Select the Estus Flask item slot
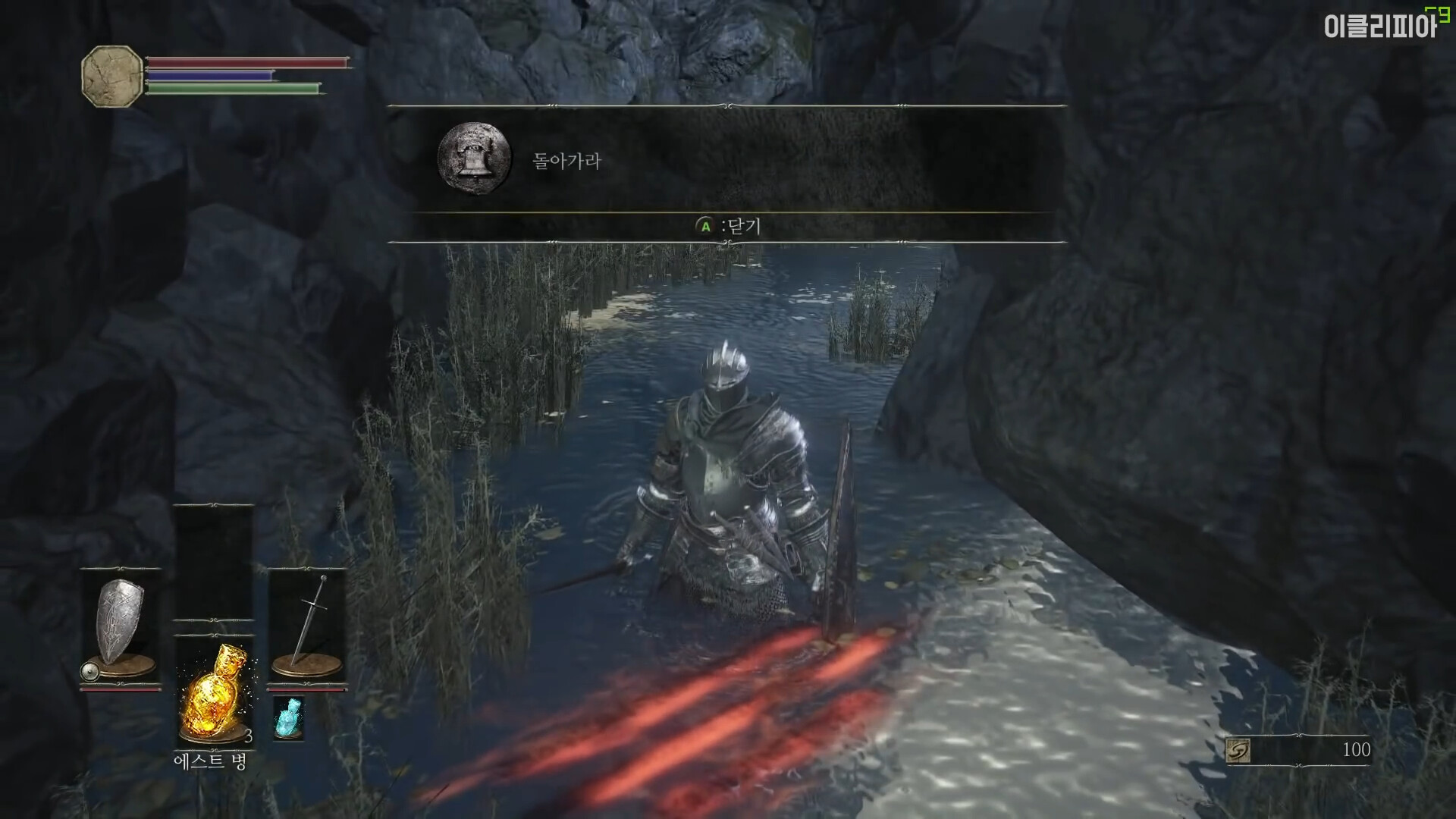Image resolution: width=1456 pixels, height=819 pixels. click(x=213, y=694)
